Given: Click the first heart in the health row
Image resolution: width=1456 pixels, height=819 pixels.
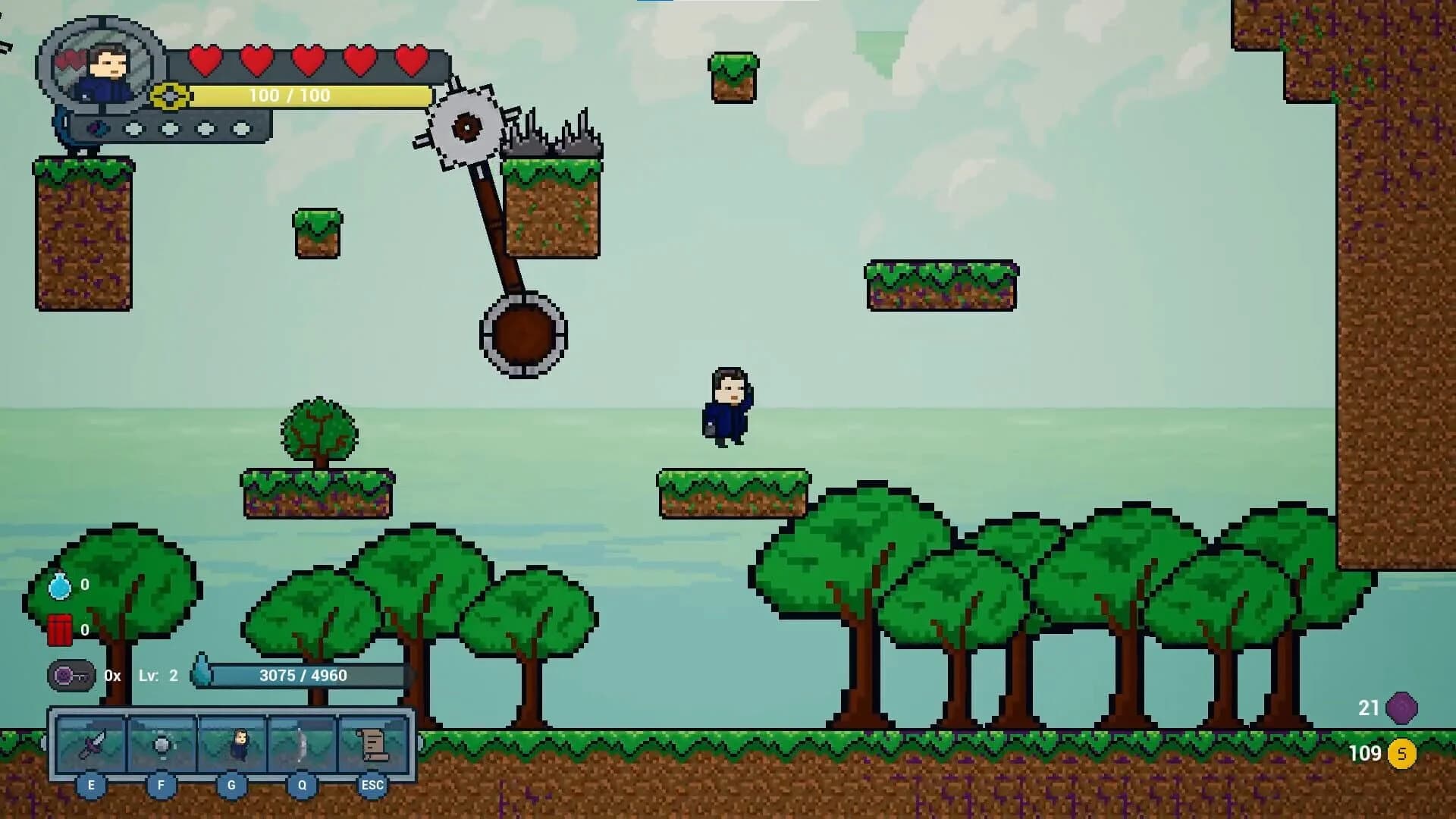Looking at the screenshot, I should tap(206, 62).
